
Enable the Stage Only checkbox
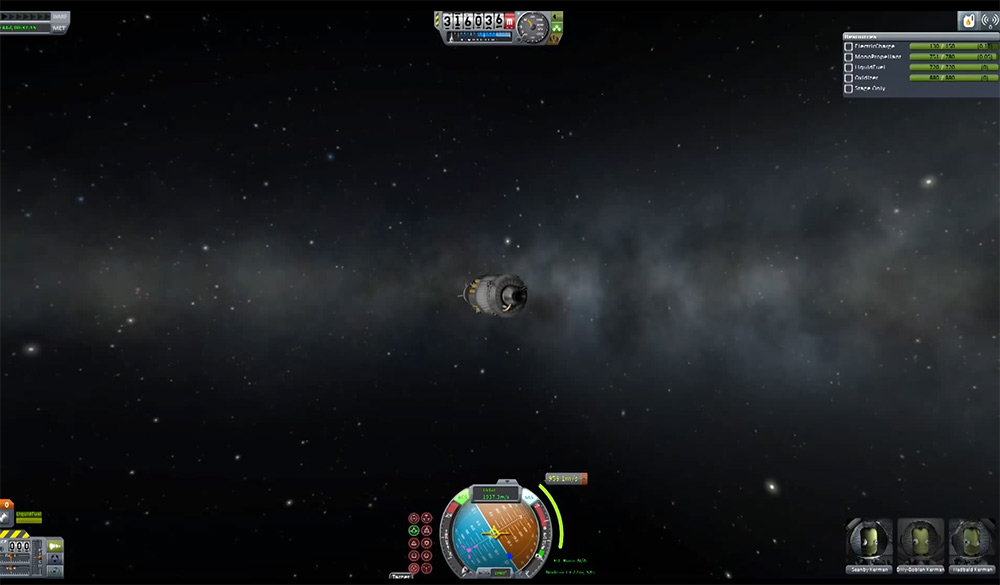(x=849, y=88)
